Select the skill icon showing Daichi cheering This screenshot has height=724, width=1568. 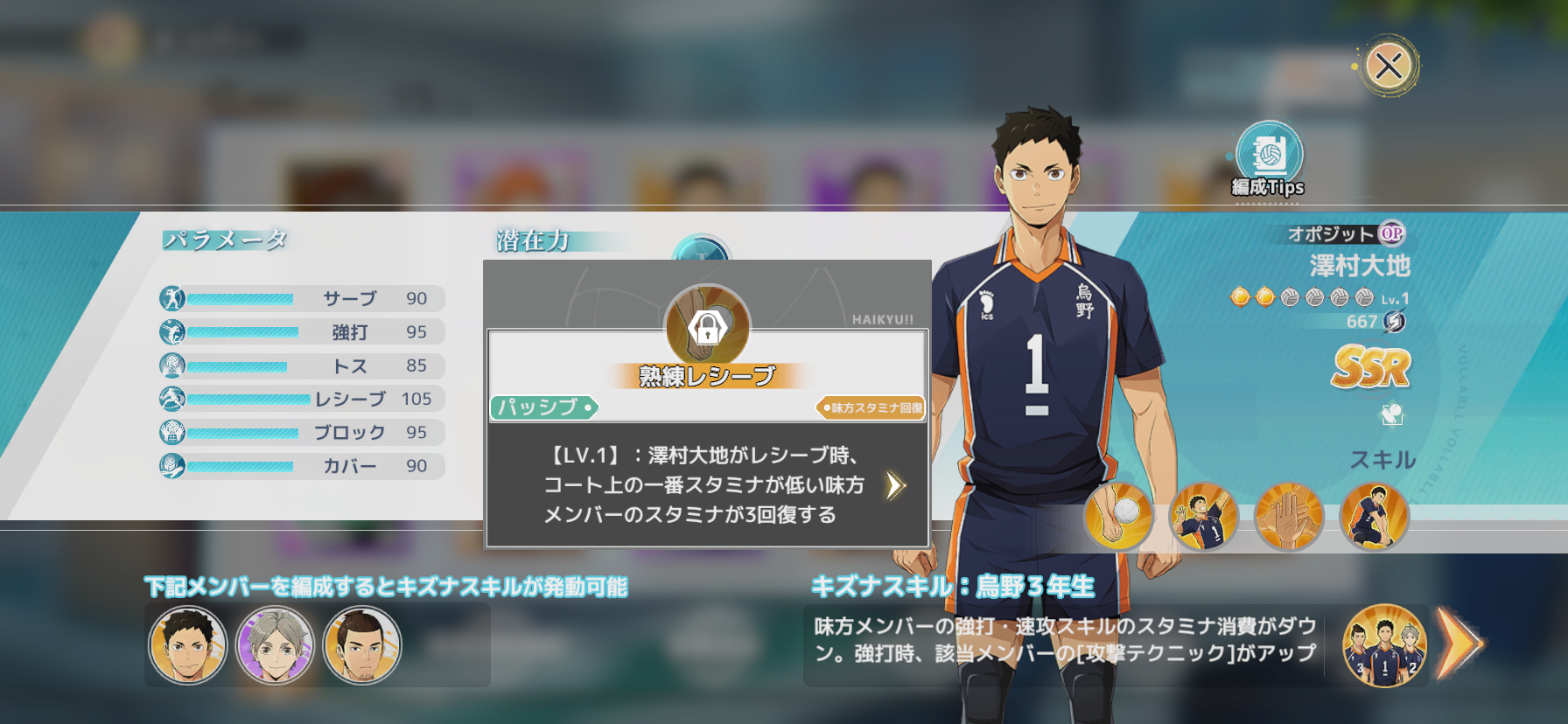pyautogui.click(x=1203, y=516)
